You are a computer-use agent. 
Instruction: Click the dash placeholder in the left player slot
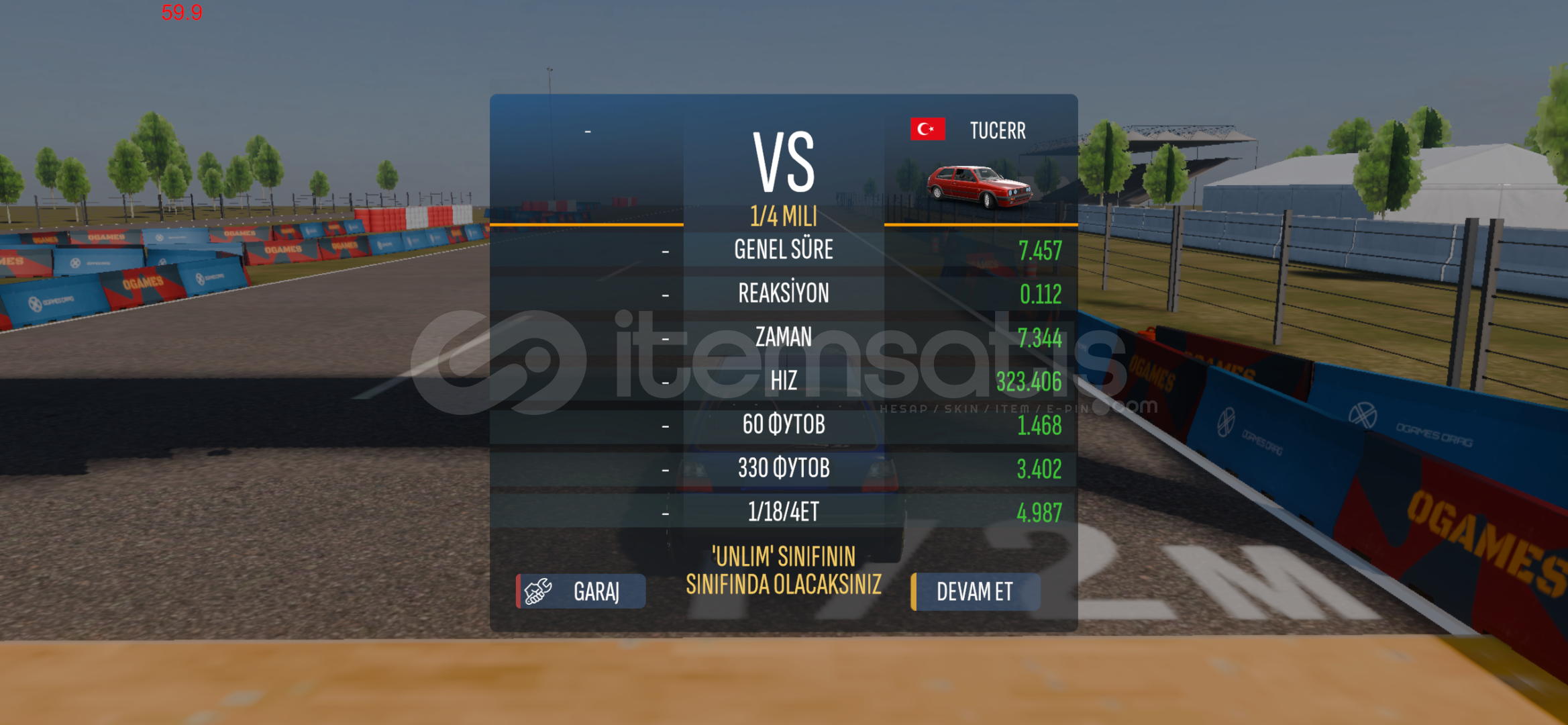589,132
